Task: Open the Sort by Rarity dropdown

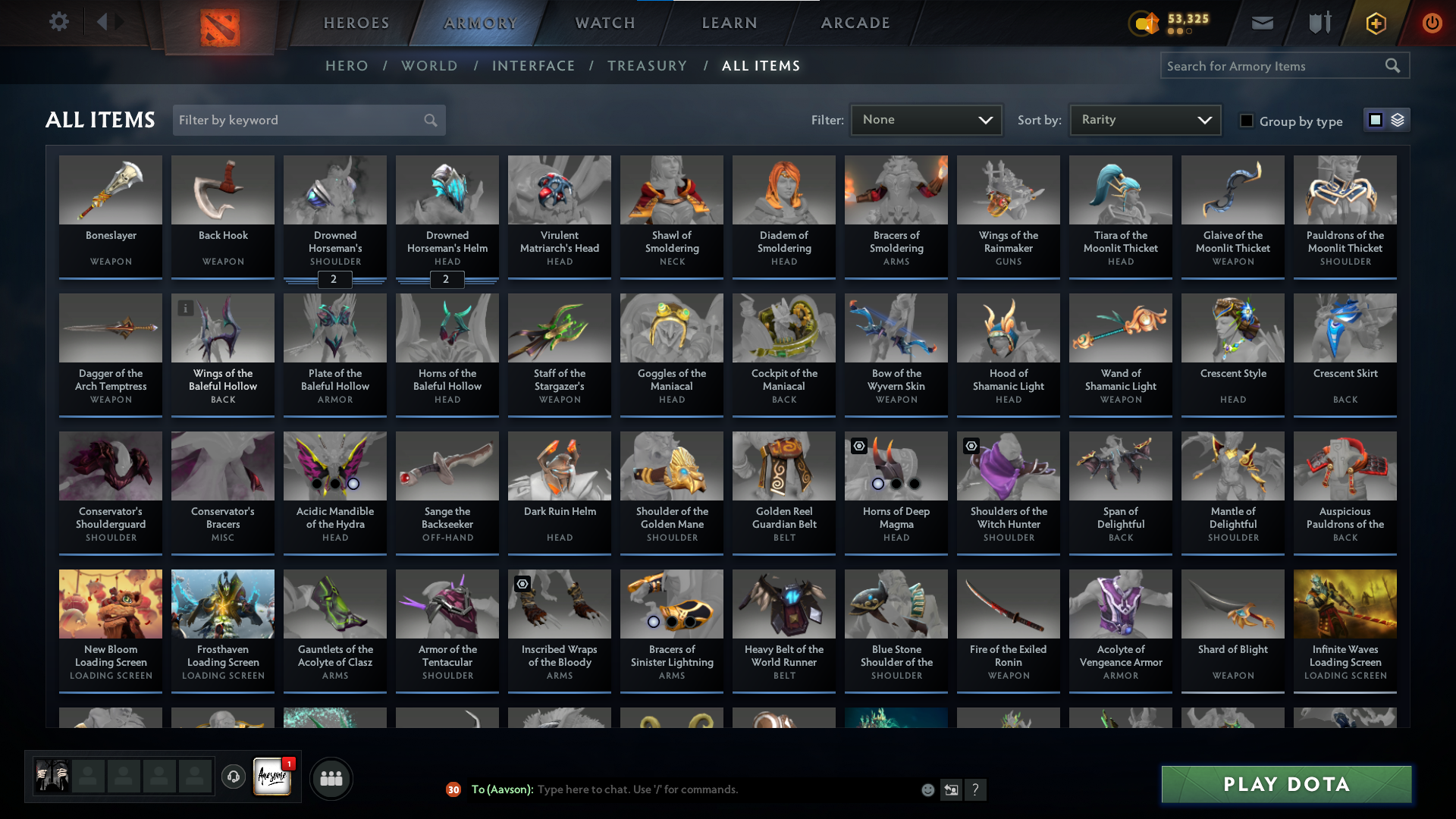Action: tap(1144, 120)
